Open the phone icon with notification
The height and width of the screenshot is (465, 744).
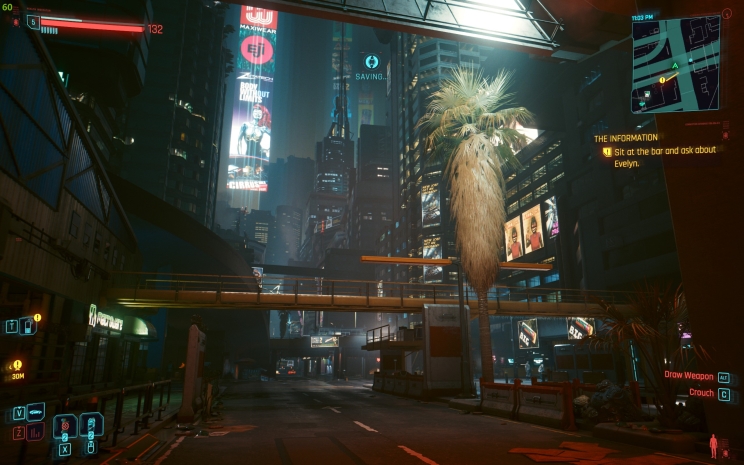click(x=27, y=325)
